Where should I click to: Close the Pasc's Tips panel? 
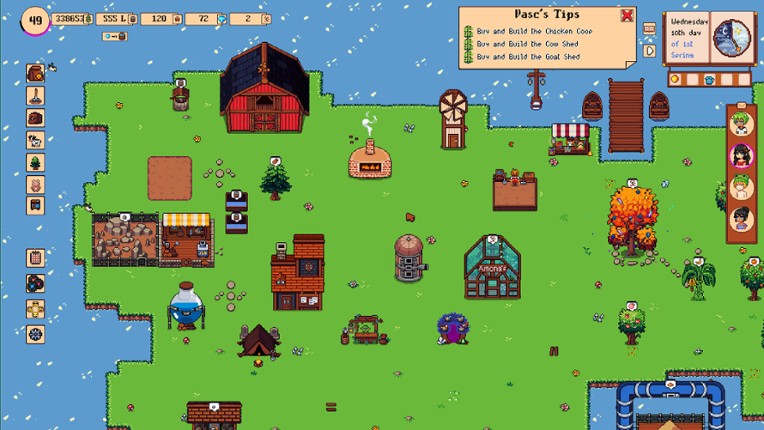click(x=627, y=15)
